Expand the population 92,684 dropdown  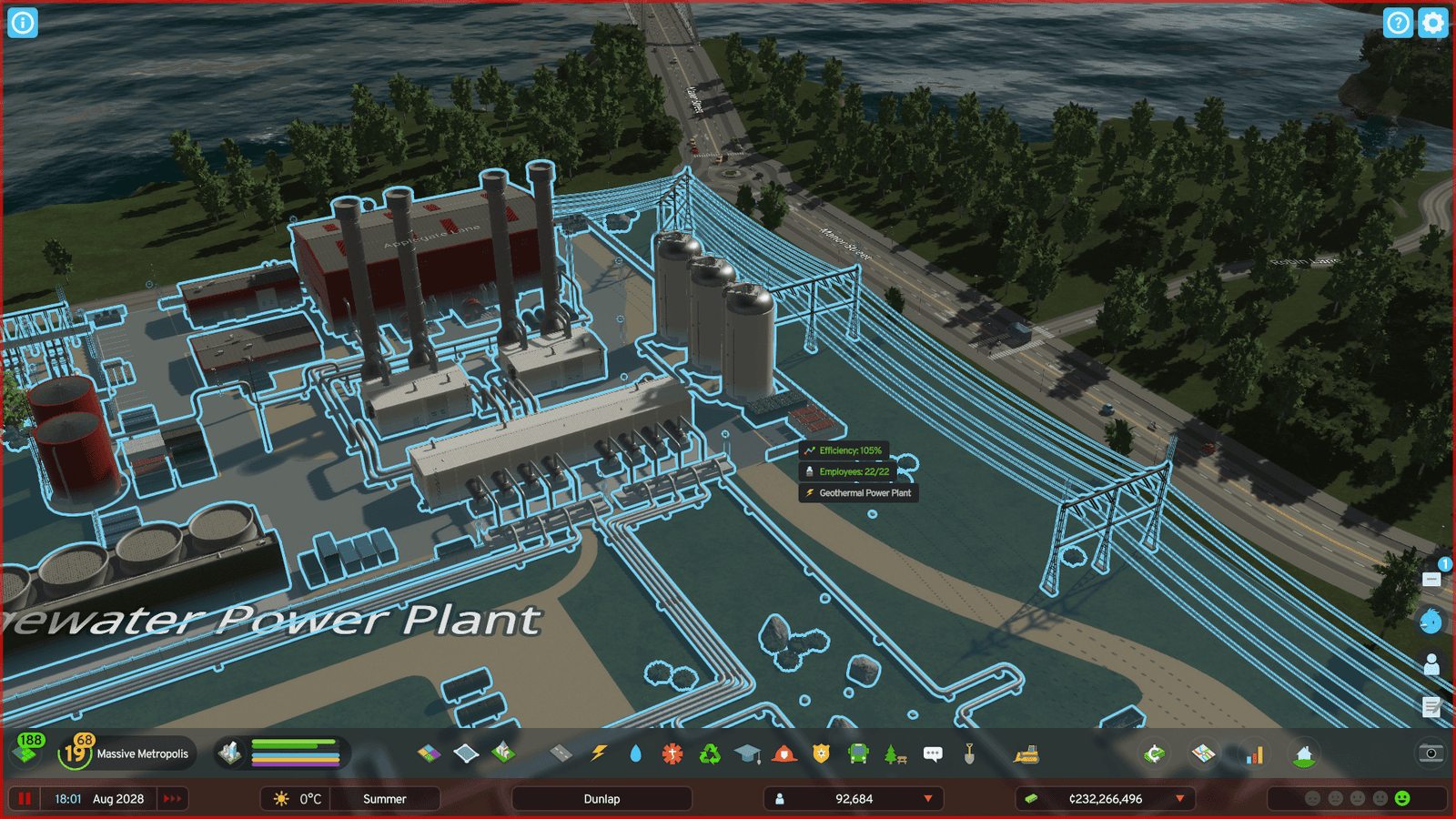pyautogui.click(x=928, y=799)
